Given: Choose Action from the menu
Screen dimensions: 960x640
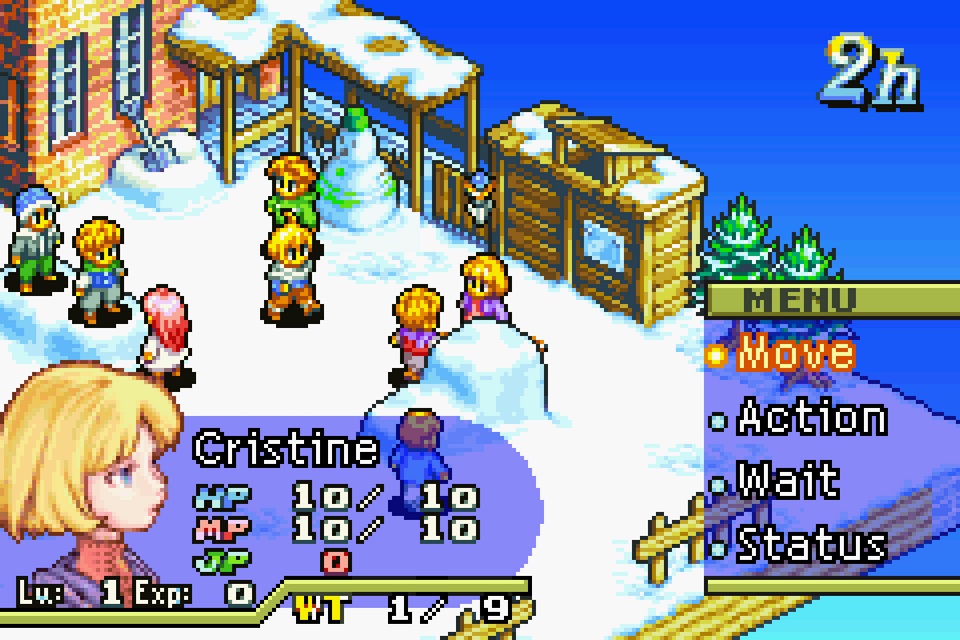Looking at the screenshot, I should point(810,418).
